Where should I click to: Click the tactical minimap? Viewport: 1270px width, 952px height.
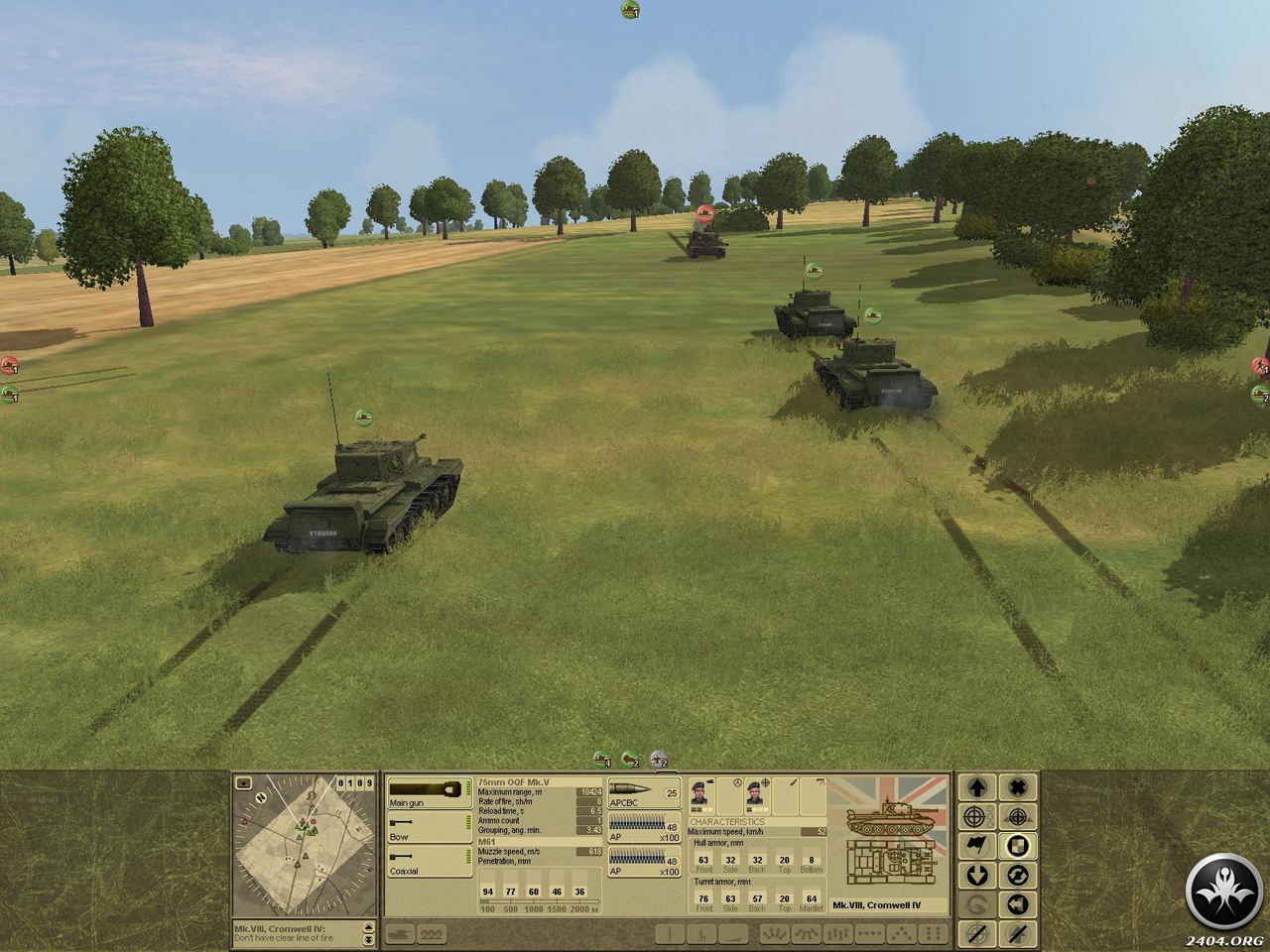(x=304, y=846)
